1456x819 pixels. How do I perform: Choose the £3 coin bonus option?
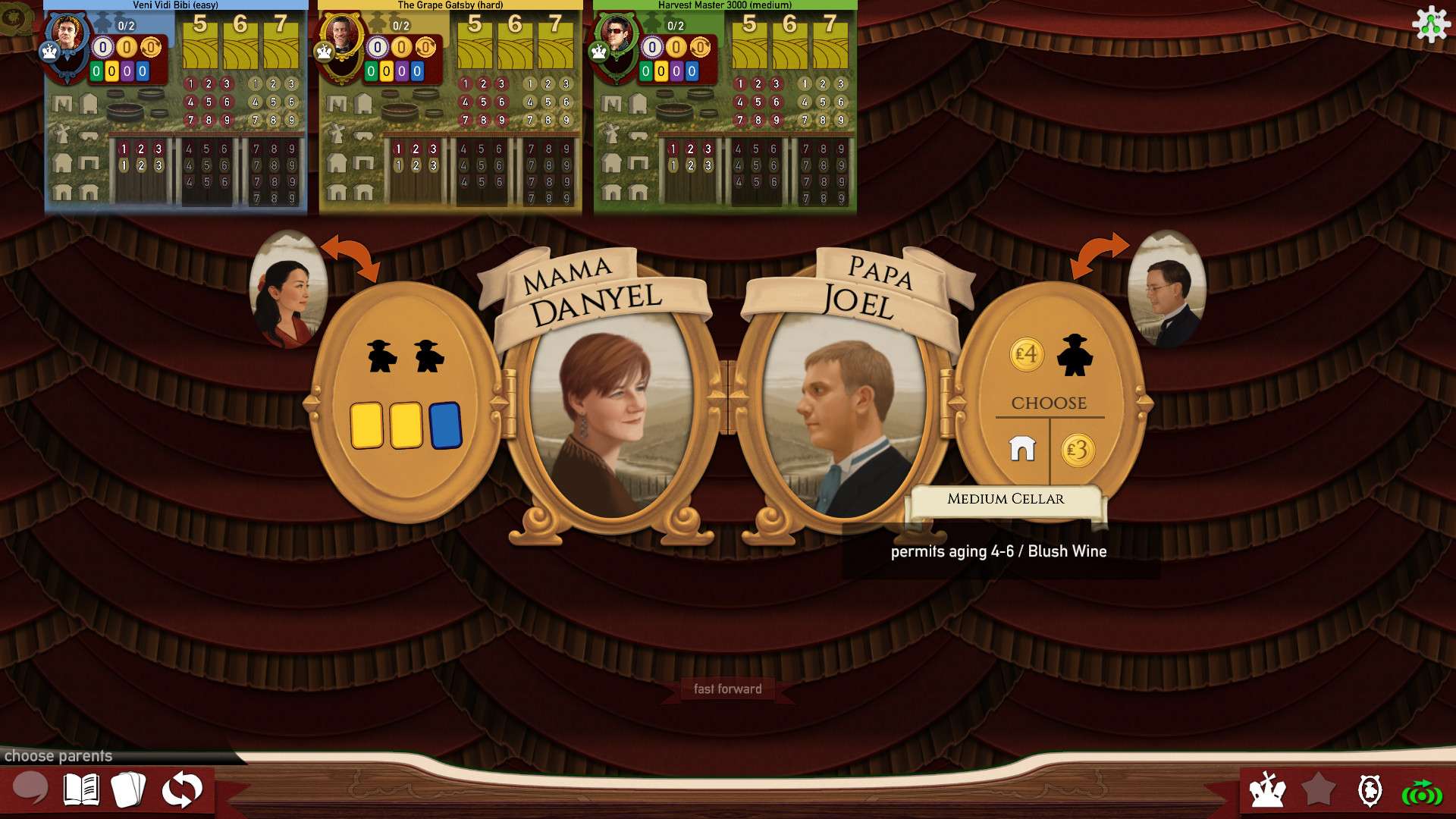pos(1078,450)
